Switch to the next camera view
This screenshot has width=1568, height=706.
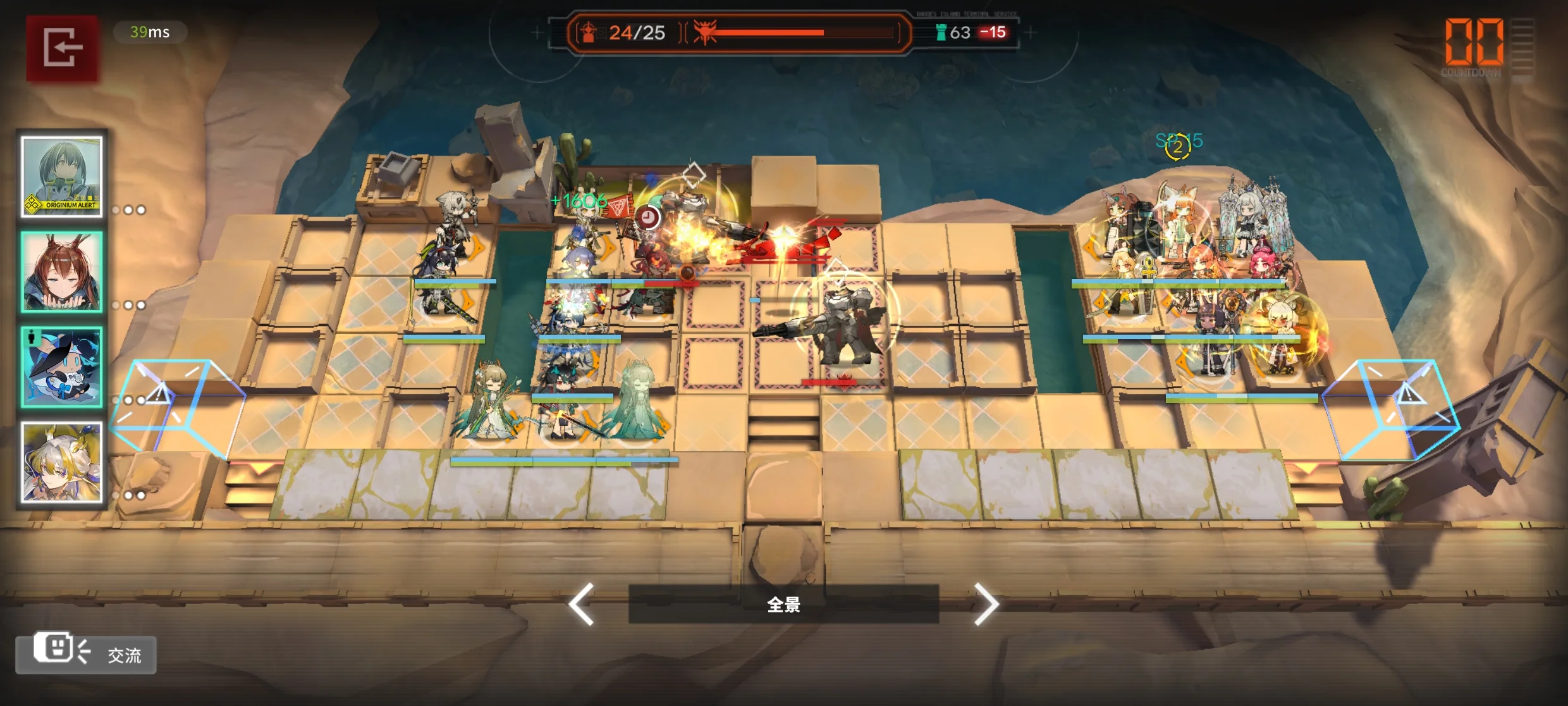tap(986, 604)
